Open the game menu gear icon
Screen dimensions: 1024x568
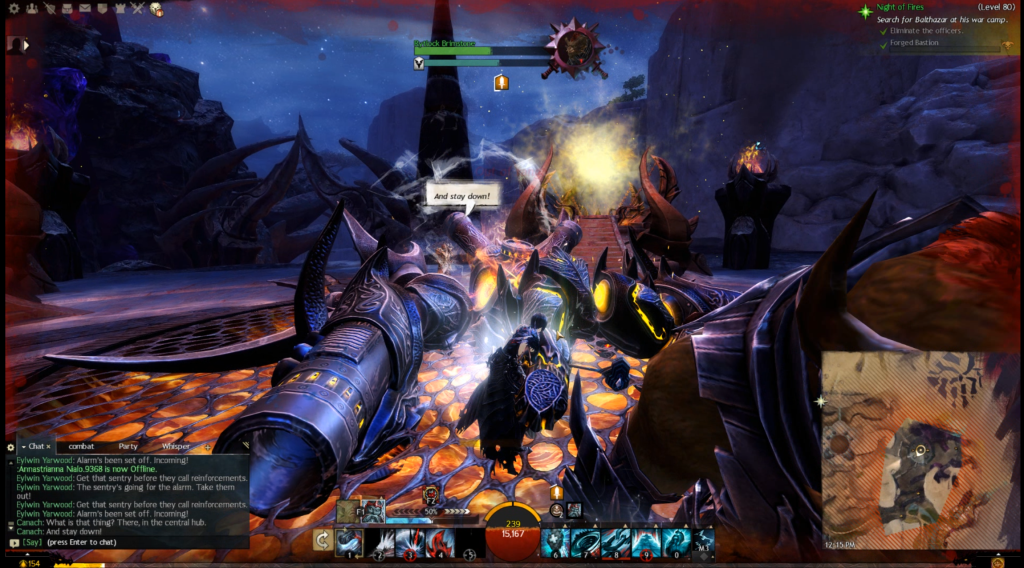tap(14, 8)
